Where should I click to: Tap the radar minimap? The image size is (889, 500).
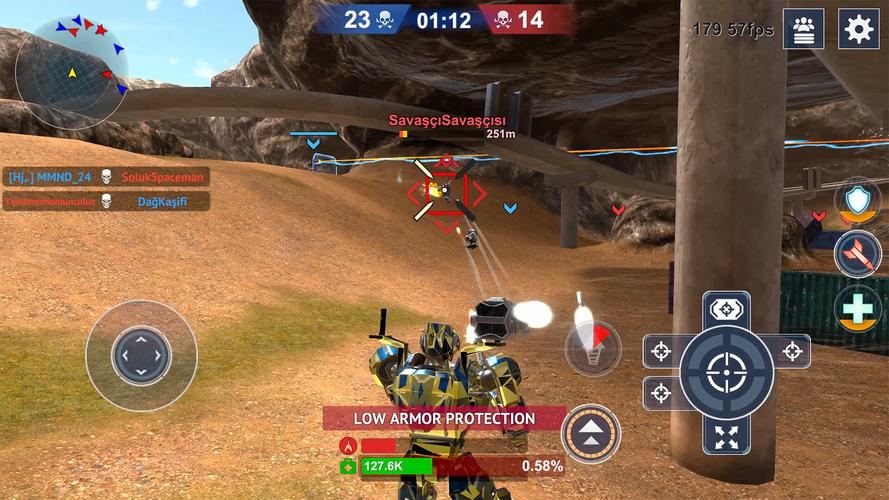(71, 71)
